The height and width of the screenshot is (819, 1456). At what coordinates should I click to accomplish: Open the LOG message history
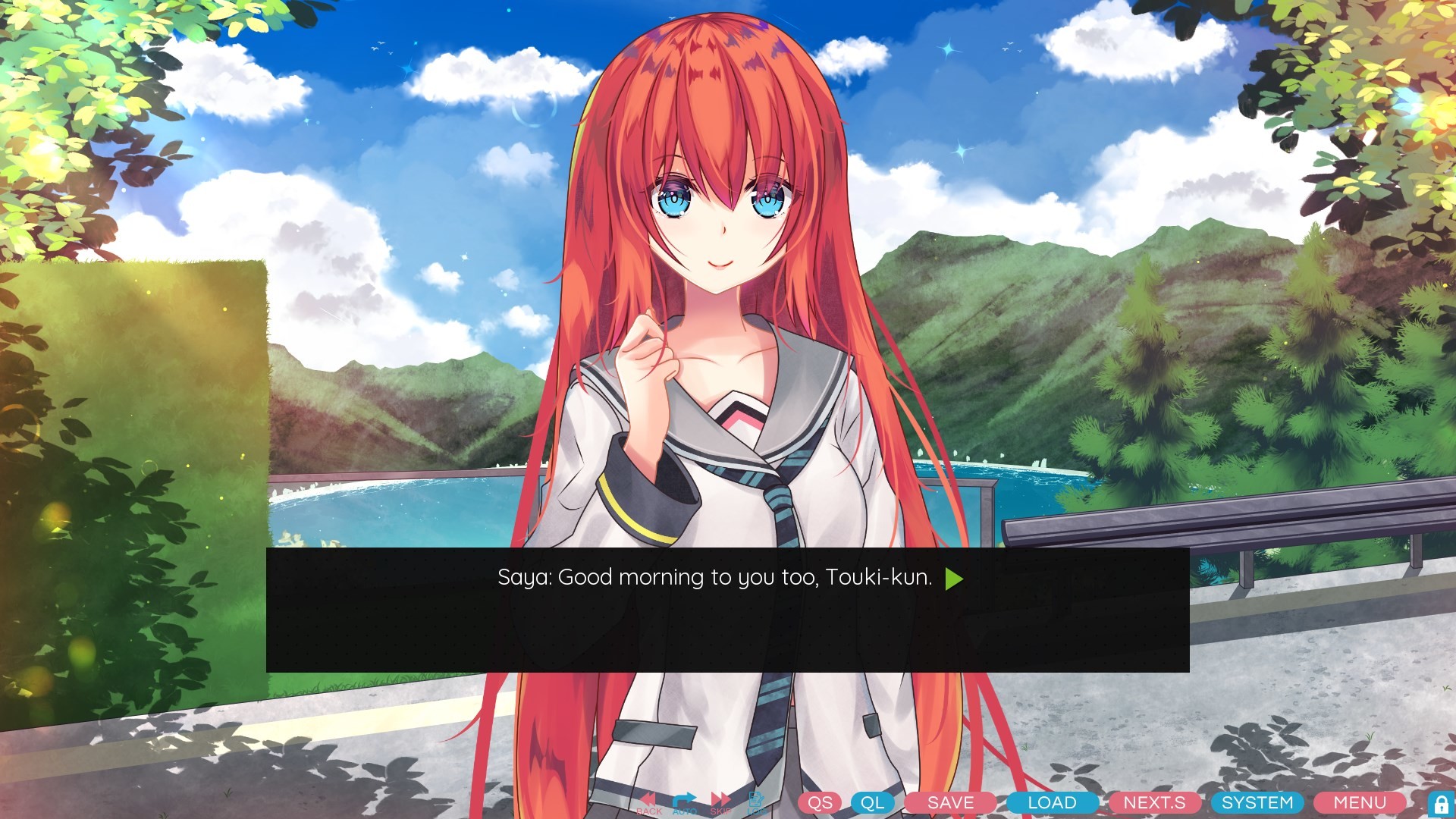tap(755, 800)
